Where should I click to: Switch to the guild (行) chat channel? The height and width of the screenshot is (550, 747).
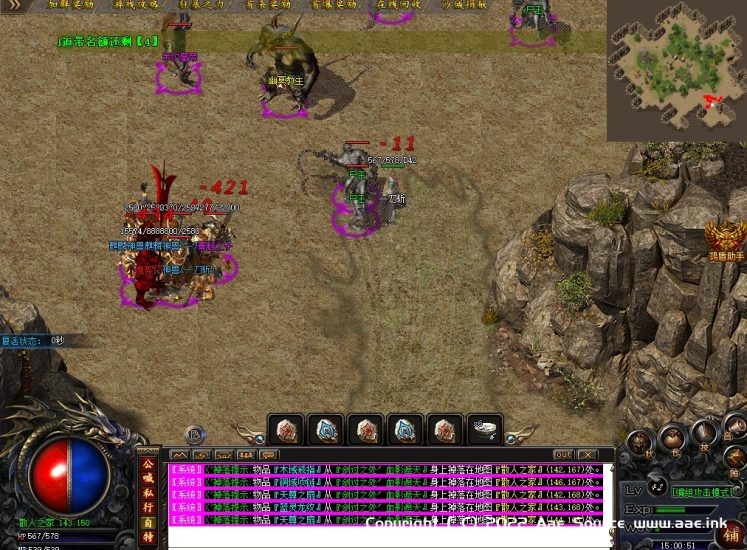click(x=148, y=506)
